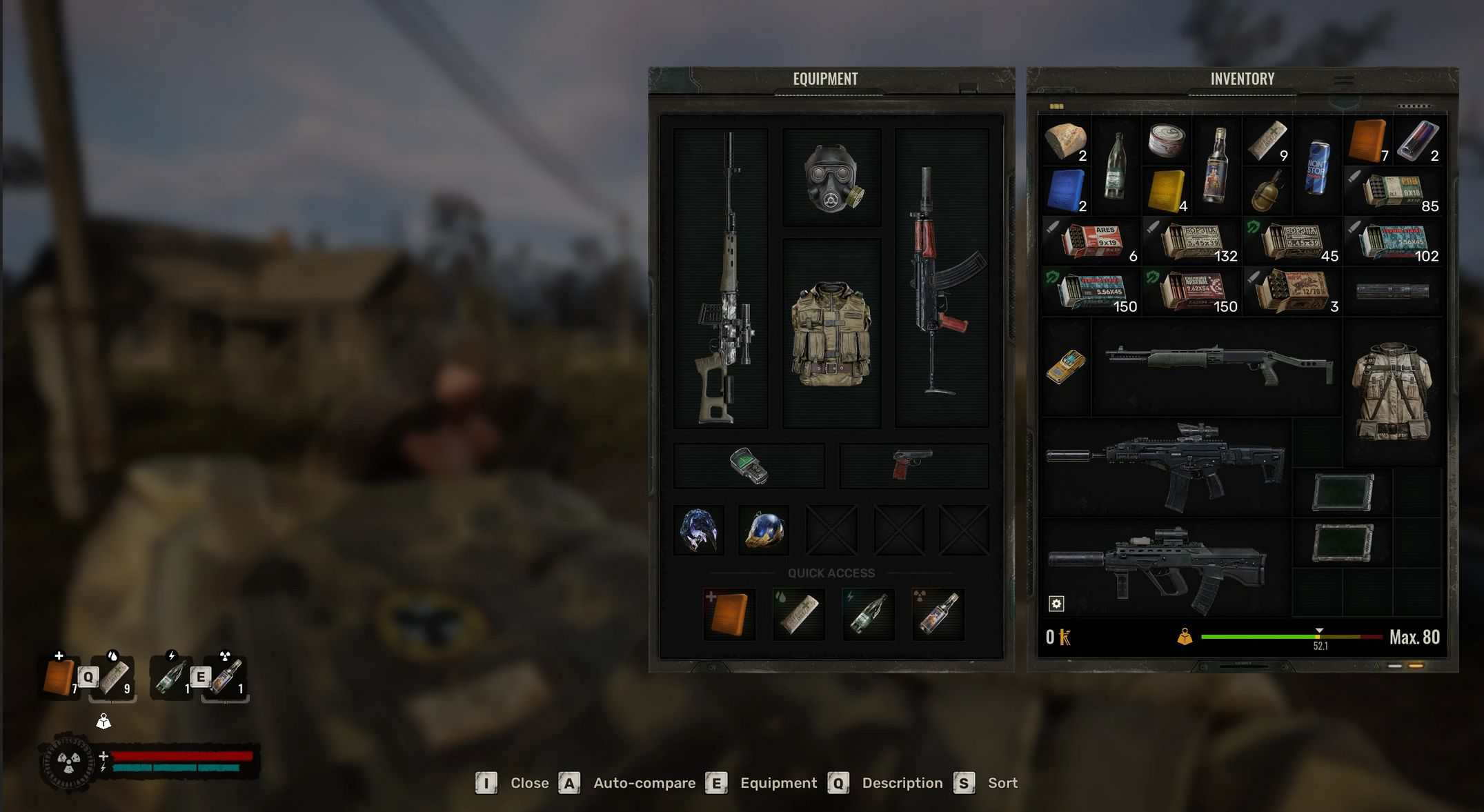Select the Non Stop energy drink can
This screenshot has width=1484, height=812.
tap(1317, 166)
